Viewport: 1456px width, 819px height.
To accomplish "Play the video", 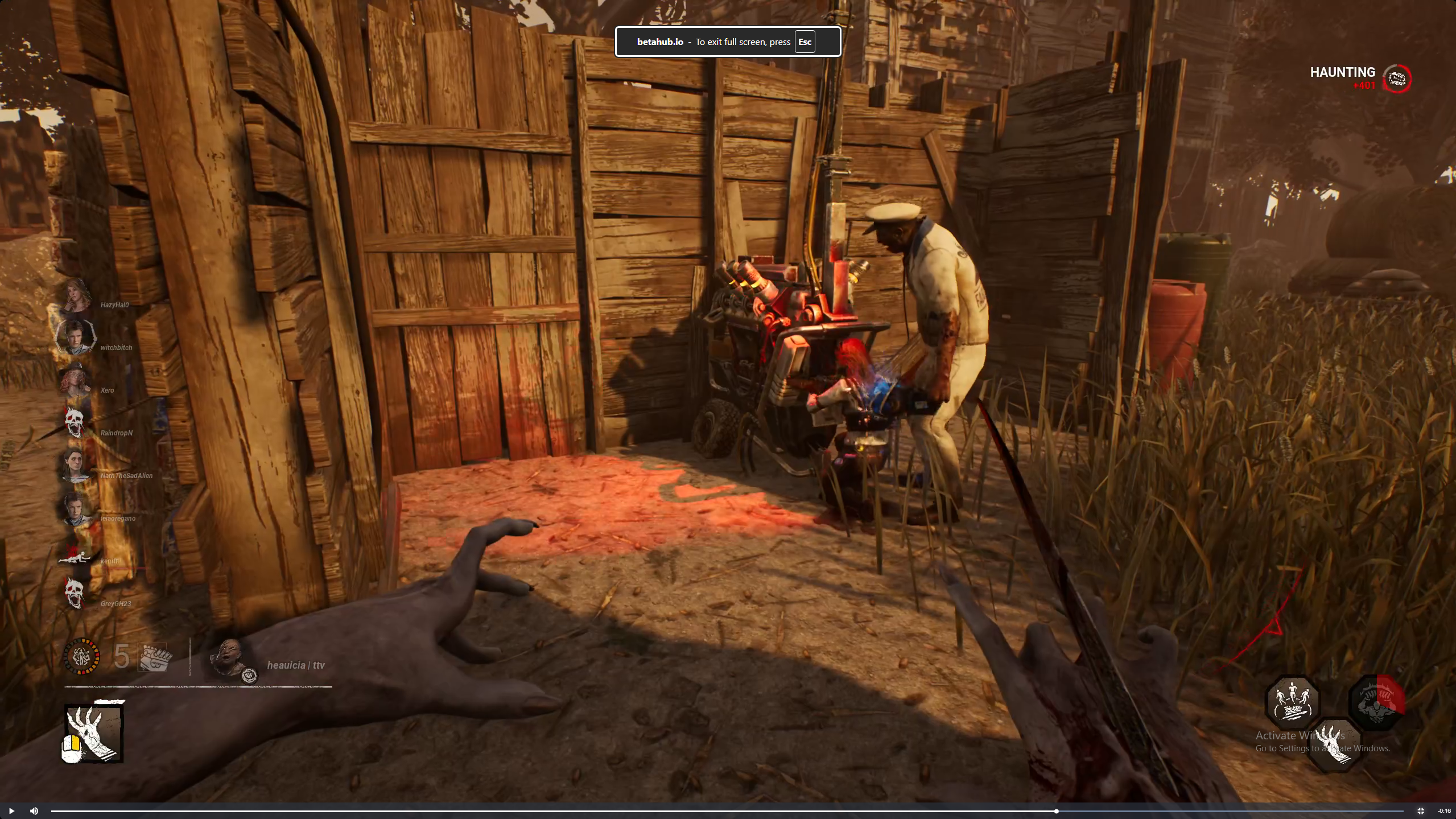I will point(11,811).
